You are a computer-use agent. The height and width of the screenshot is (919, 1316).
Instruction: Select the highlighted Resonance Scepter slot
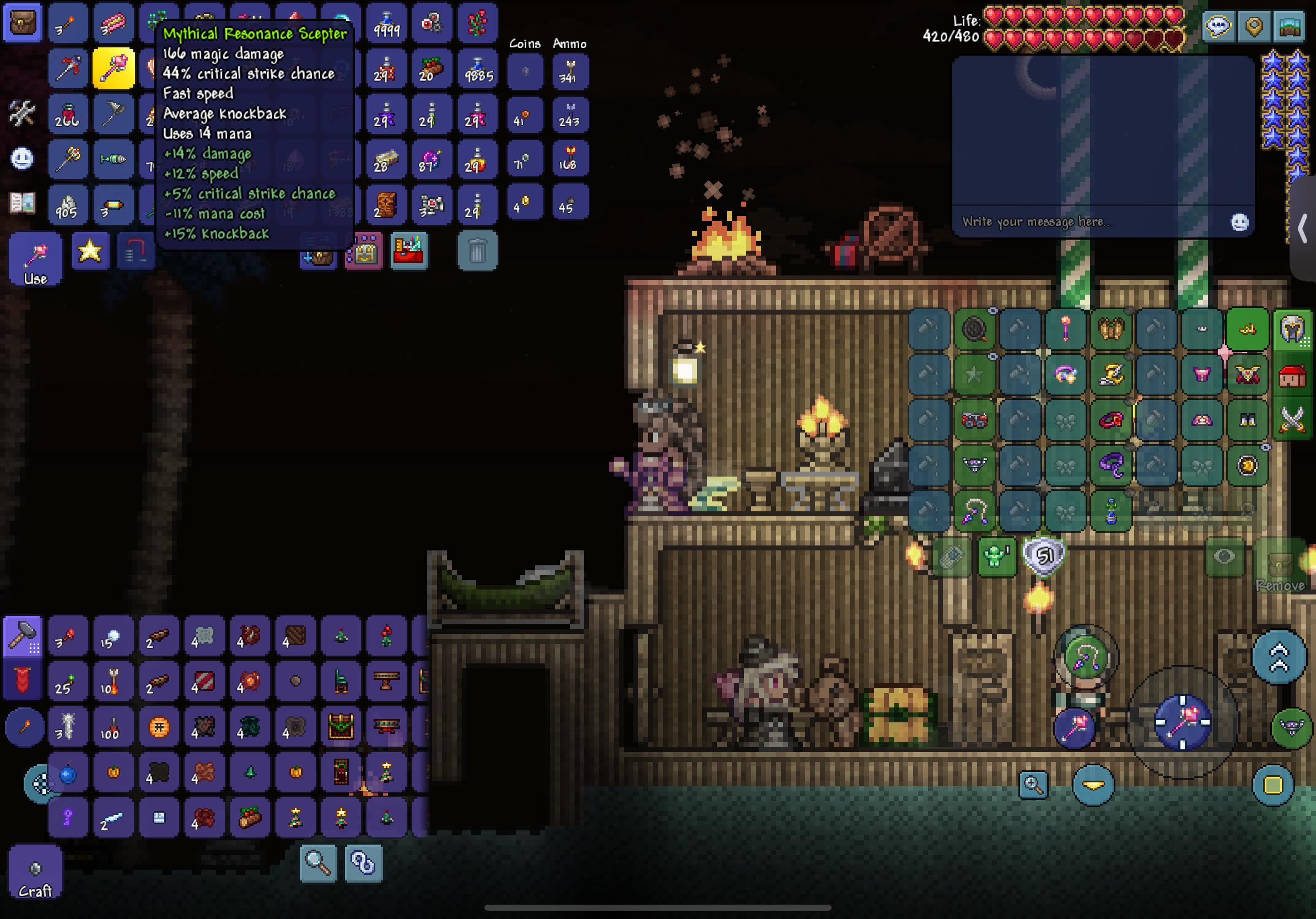click(x=113, y=69)
